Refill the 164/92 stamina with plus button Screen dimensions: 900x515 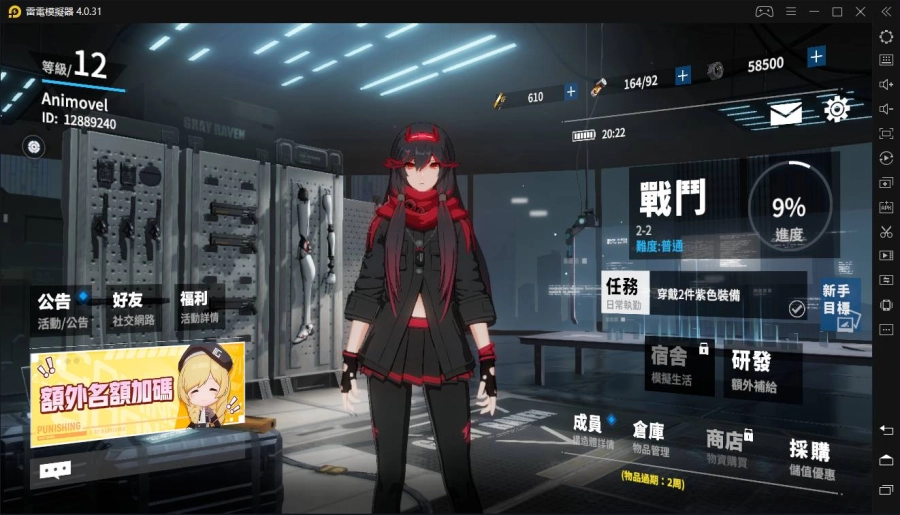coord(683,75)
